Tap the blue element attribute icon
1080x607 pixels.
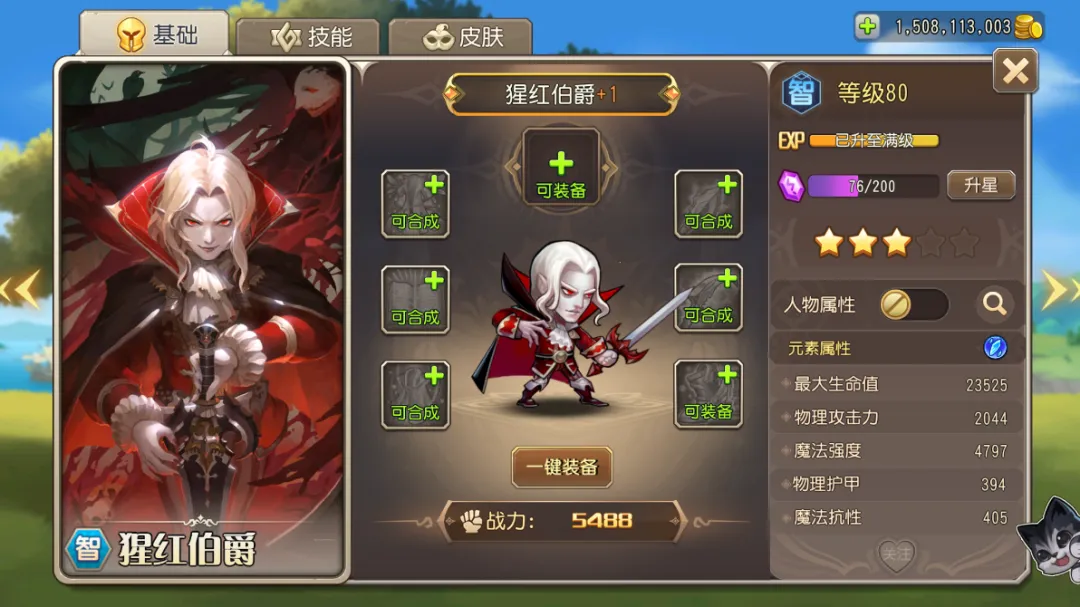pyautogui.click(x=995, y=348)
